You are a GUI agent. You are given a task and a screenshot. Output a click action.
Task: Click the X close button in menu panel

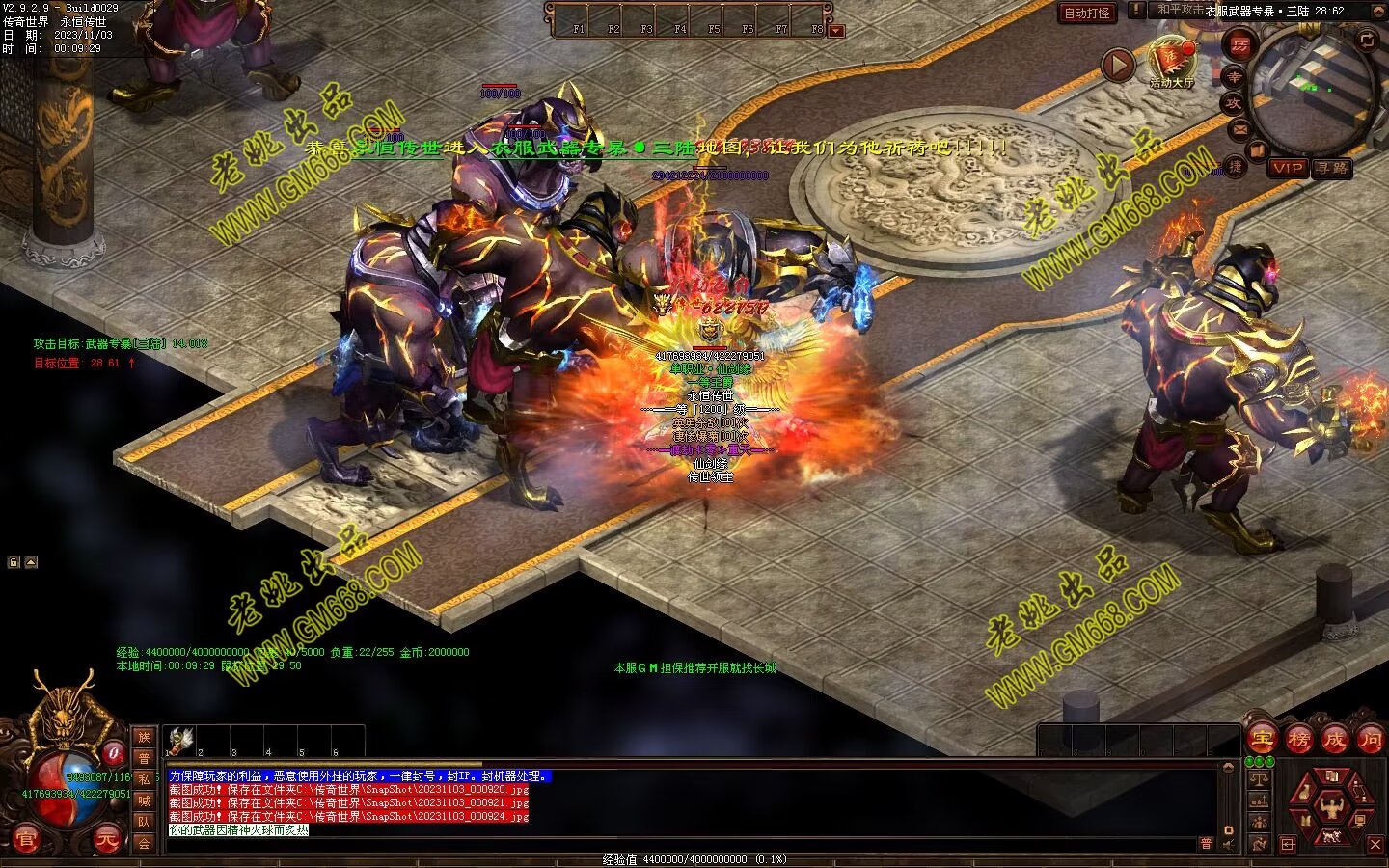pos(1375,845)
